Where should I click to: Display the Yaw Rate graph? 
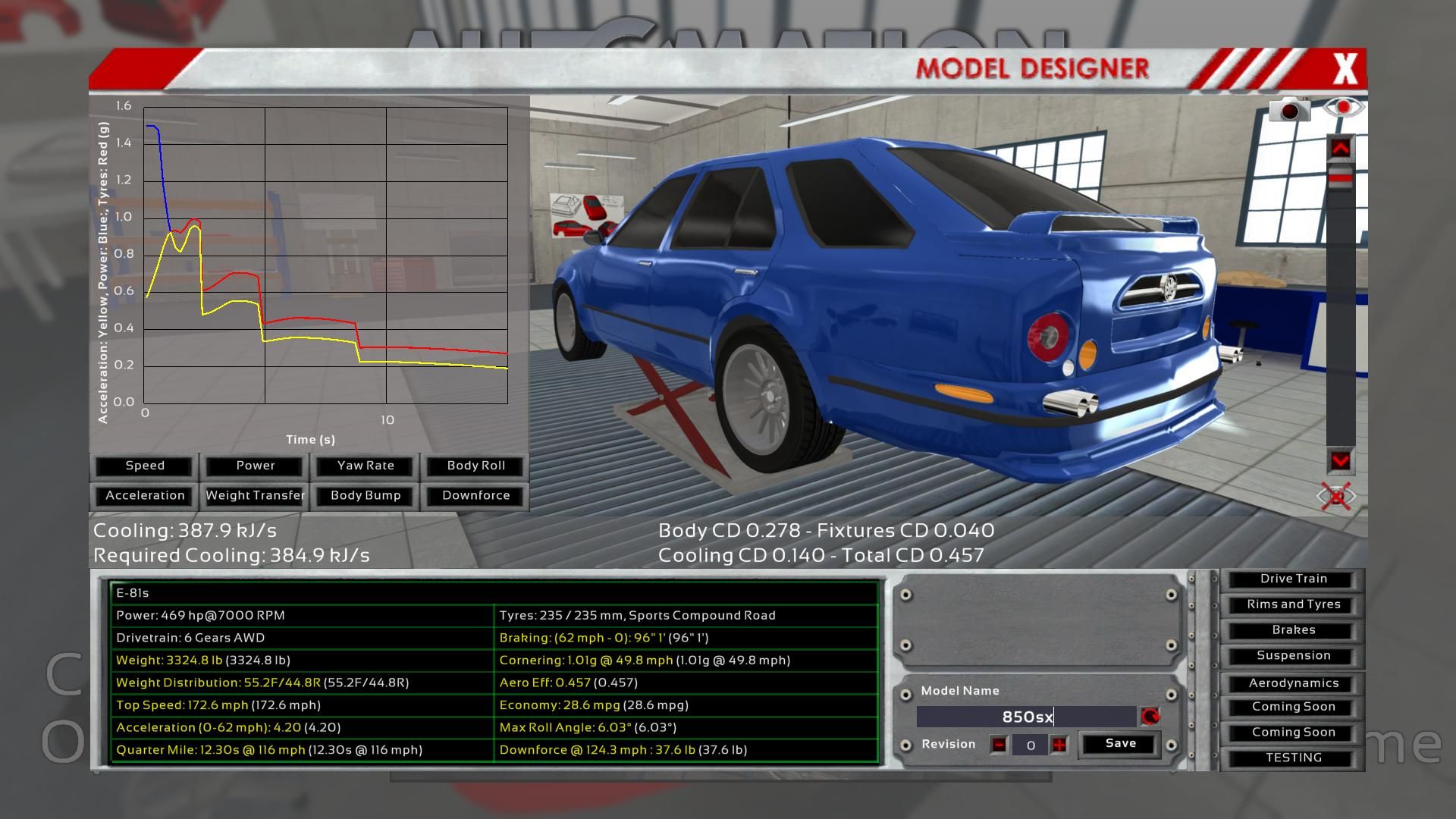[366, 466]
